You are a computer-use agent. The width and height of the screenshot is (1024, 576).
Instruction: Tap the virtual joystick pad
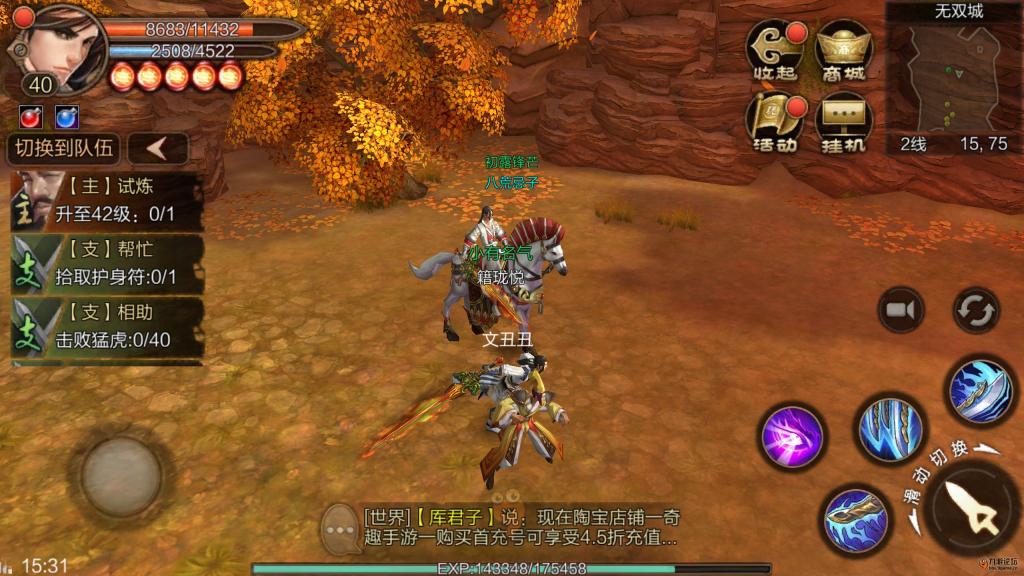click(120, 474)
